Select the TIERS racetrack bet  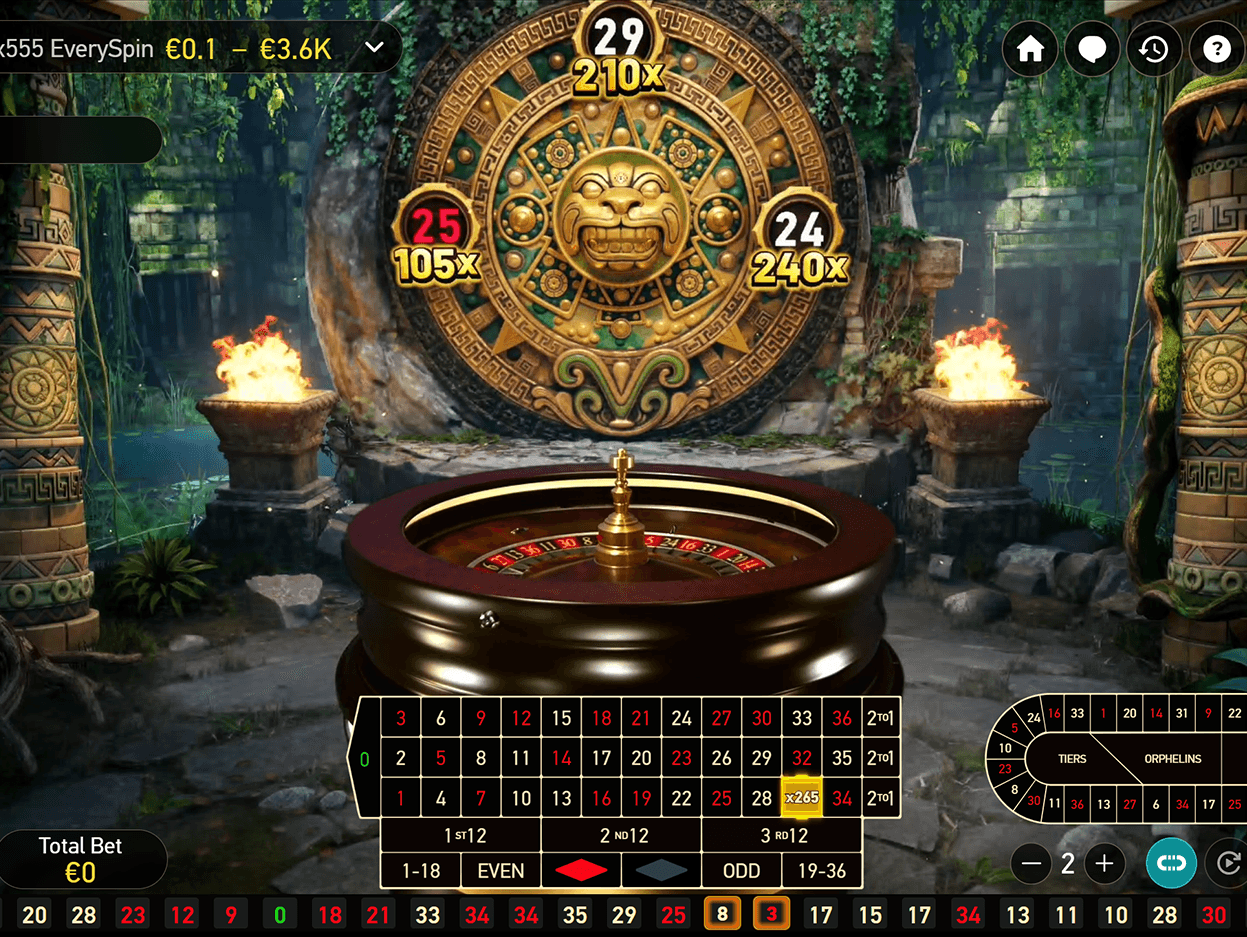[1072, 759]
